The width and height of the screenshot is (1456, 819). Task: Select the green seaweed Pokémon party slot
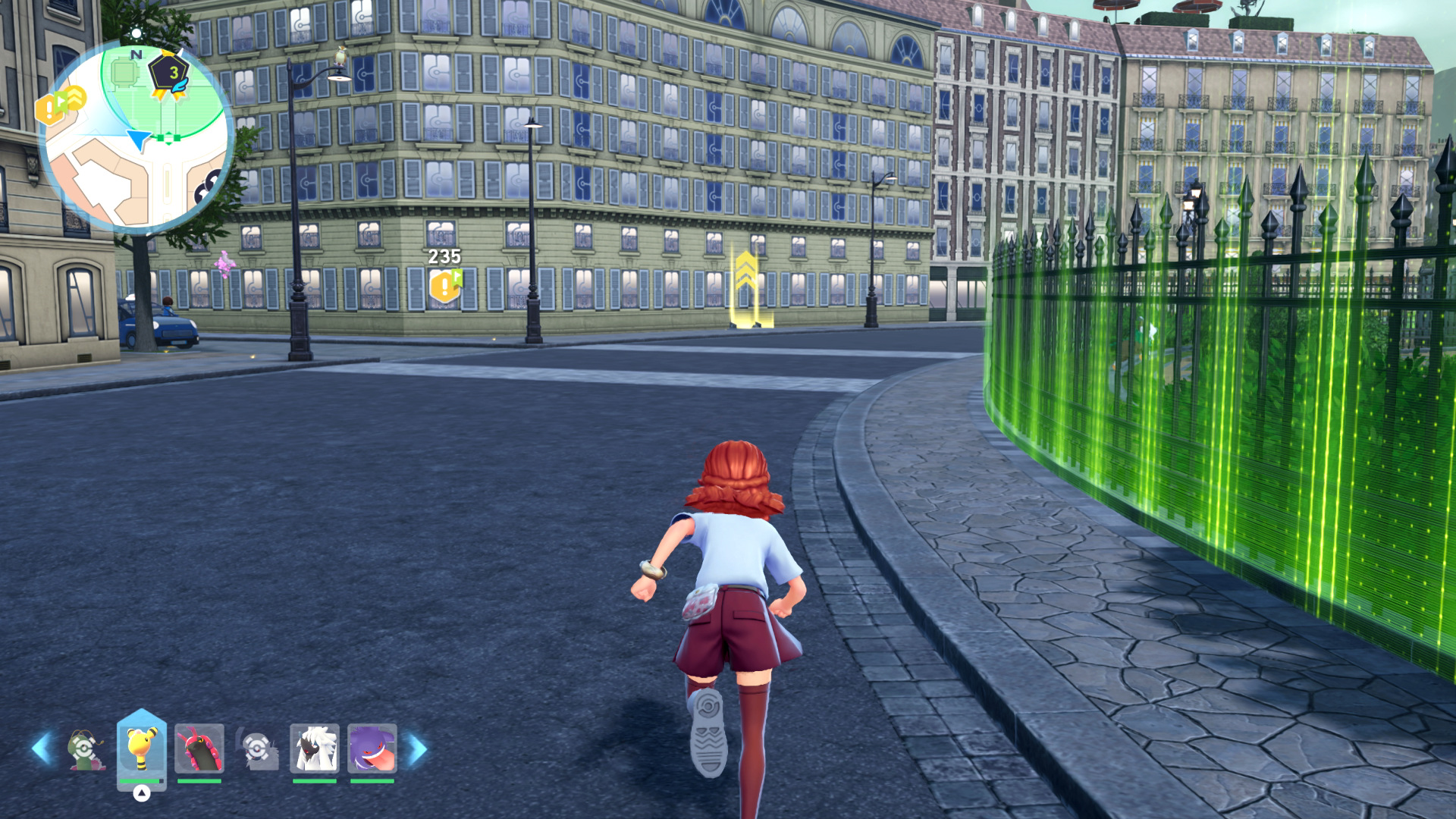tap(85, 748)
